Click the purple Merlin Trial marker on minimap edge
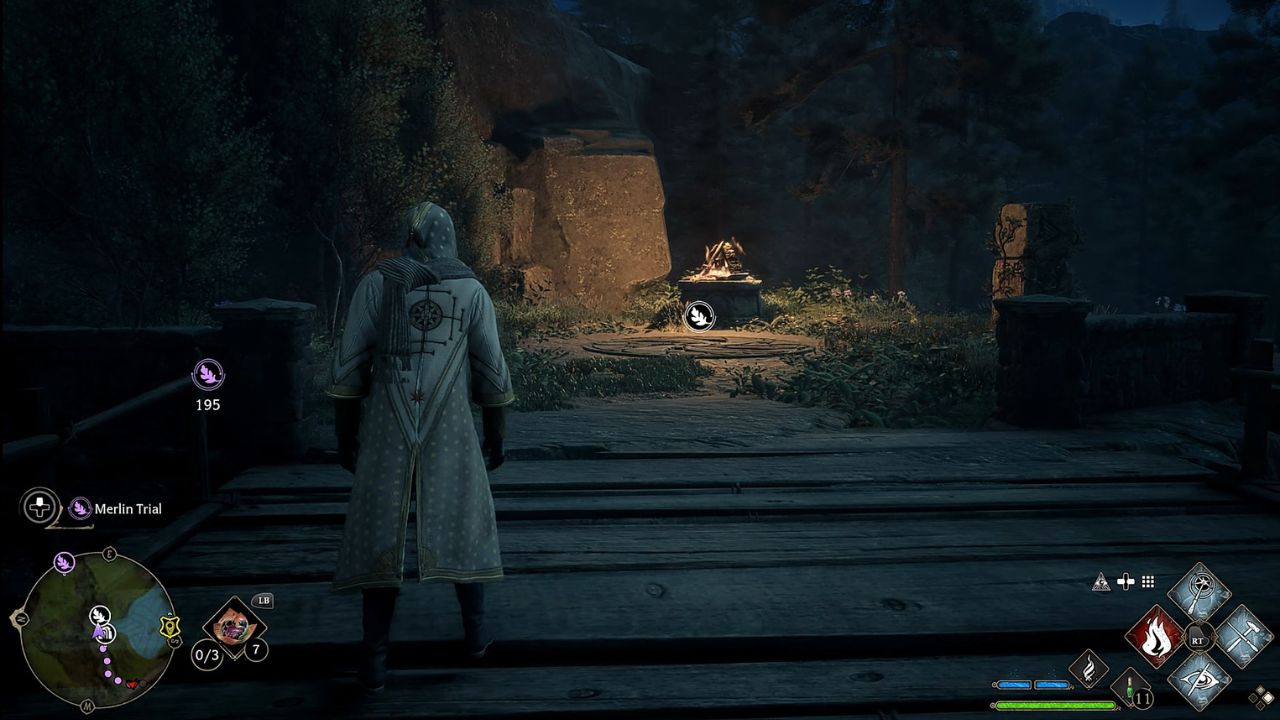Viewport: 1280px width, 720px height. tap(65, 562)
